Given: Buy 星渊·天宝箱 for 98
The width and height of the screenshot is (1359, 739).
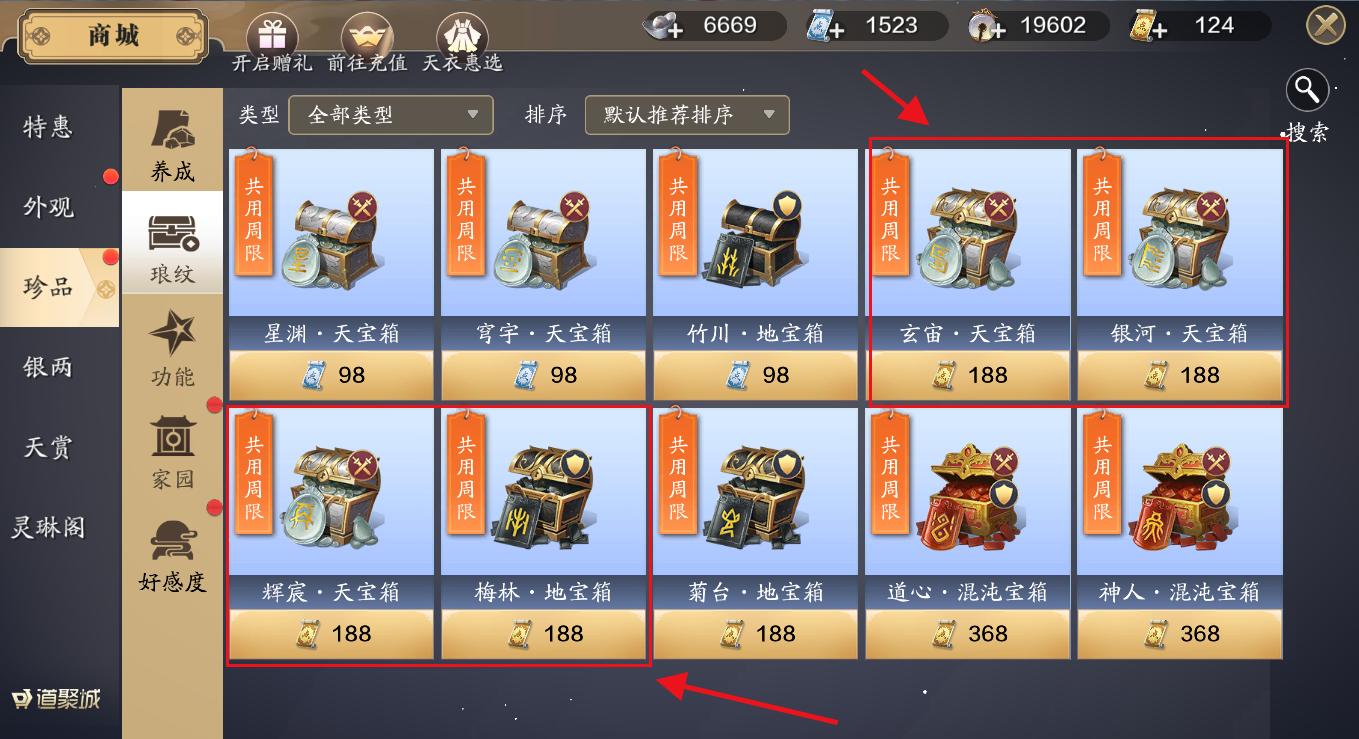Looking at the screenshot, I should coord(331,375).
